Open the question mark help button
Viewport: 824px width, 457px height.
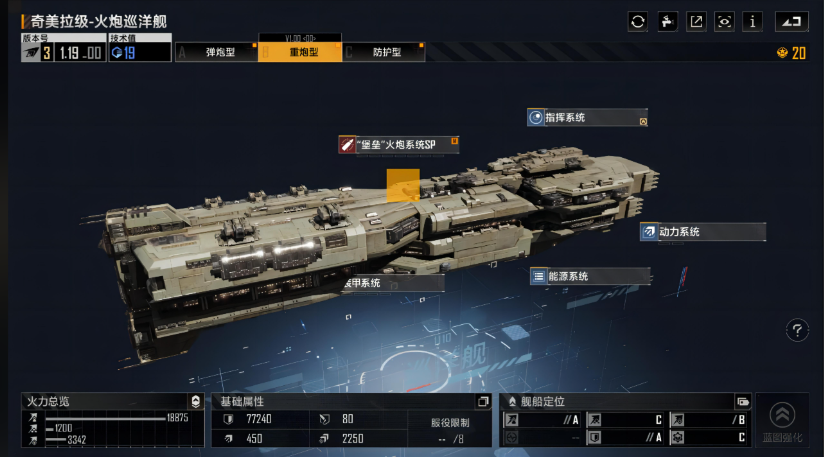tap(797, 330)
